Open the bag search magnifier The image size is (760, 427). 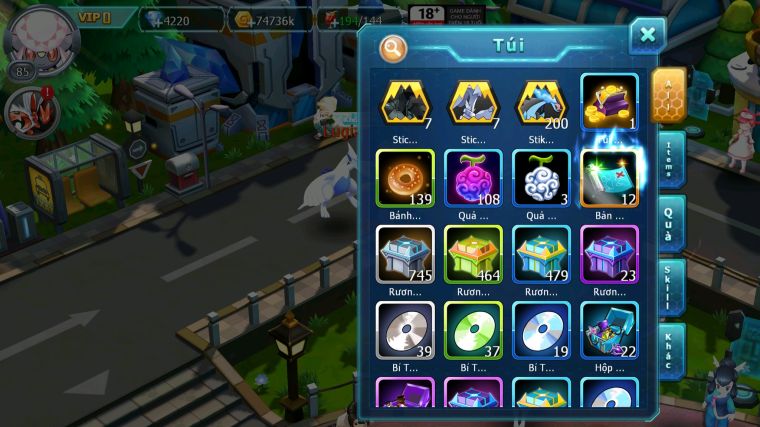394,47
